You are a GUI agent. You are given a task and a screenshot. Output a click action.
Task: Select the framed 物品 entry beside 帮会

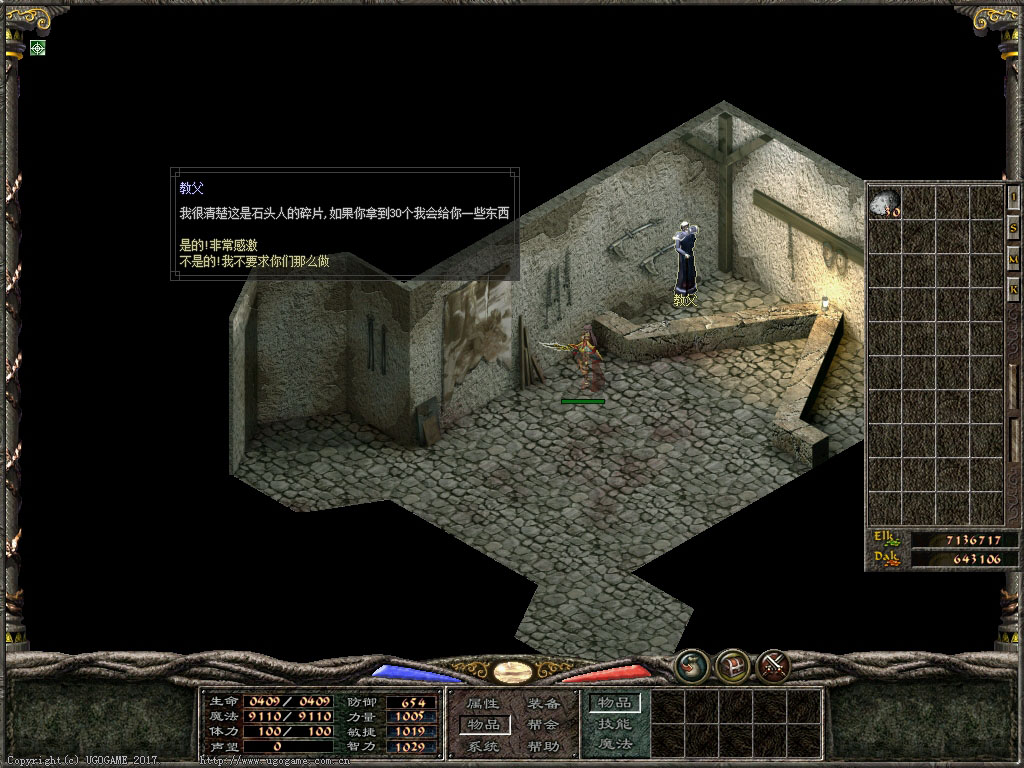tap(484, 724)
